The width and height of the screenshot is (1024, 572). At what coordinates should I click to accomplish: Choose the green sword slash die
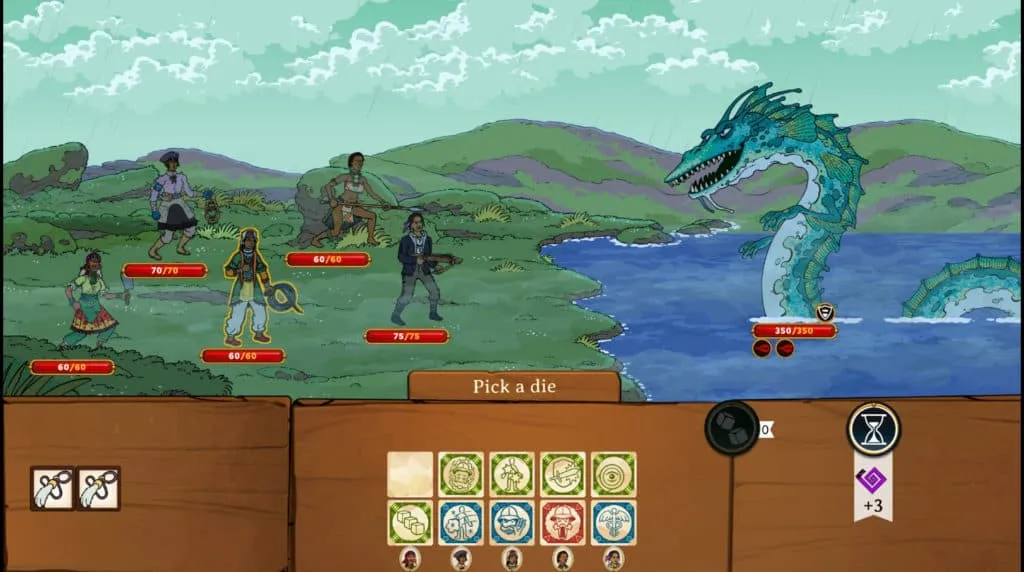(x=563, y=474)
